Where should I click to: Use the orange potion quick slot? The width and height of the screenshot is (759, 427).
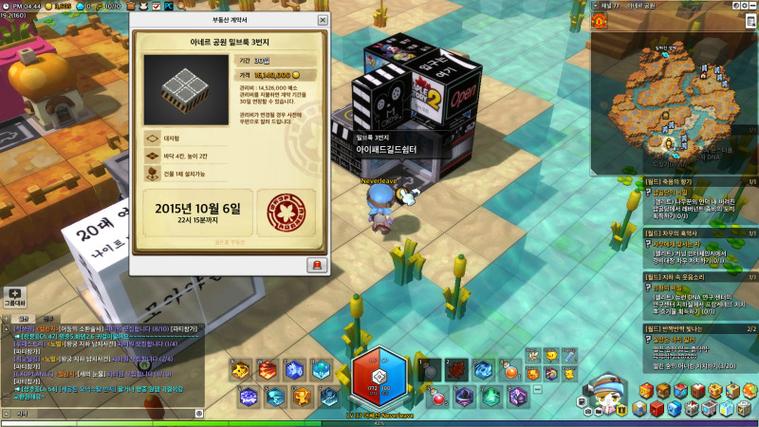511,372
